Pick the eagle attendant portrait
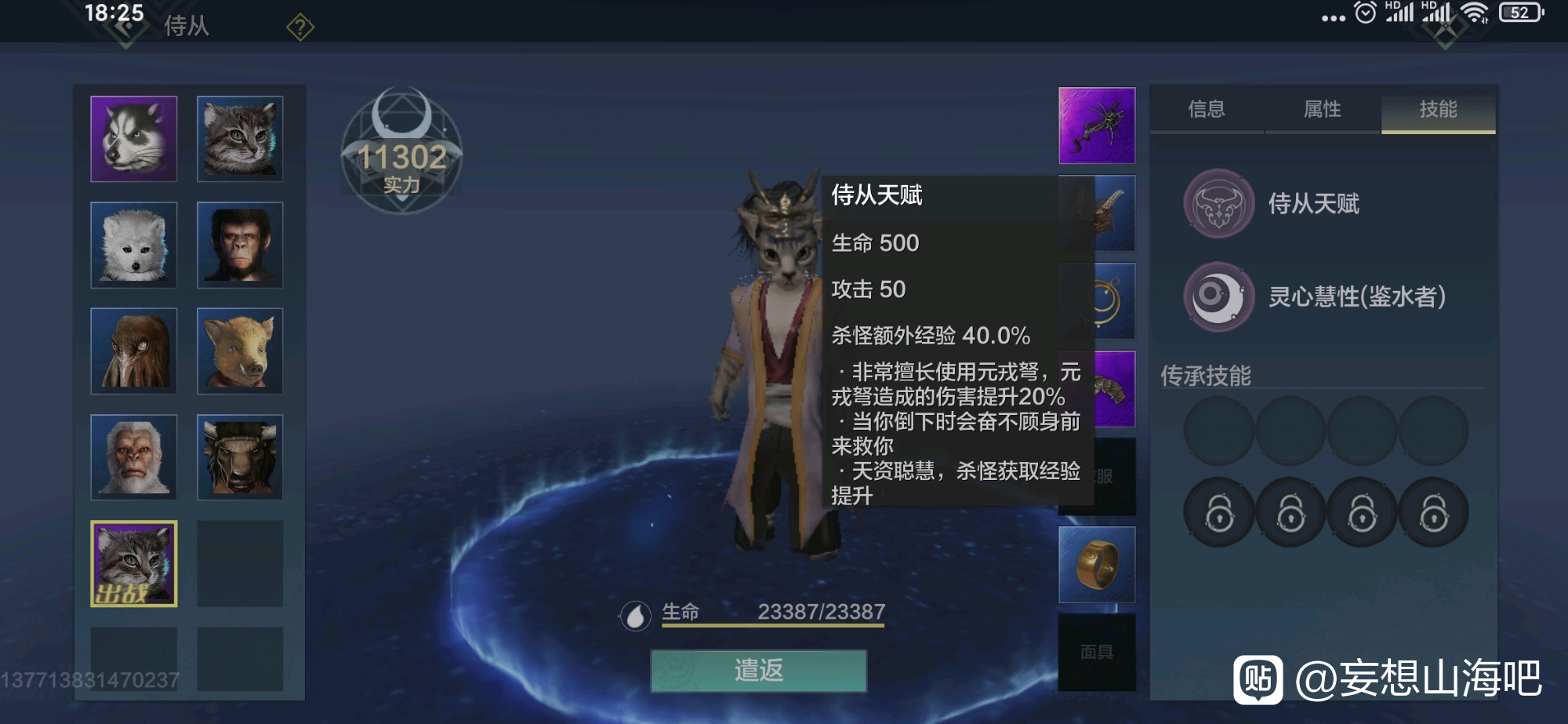The height and width of the screenshot is (724, 1568). click(x=134, y=351)
